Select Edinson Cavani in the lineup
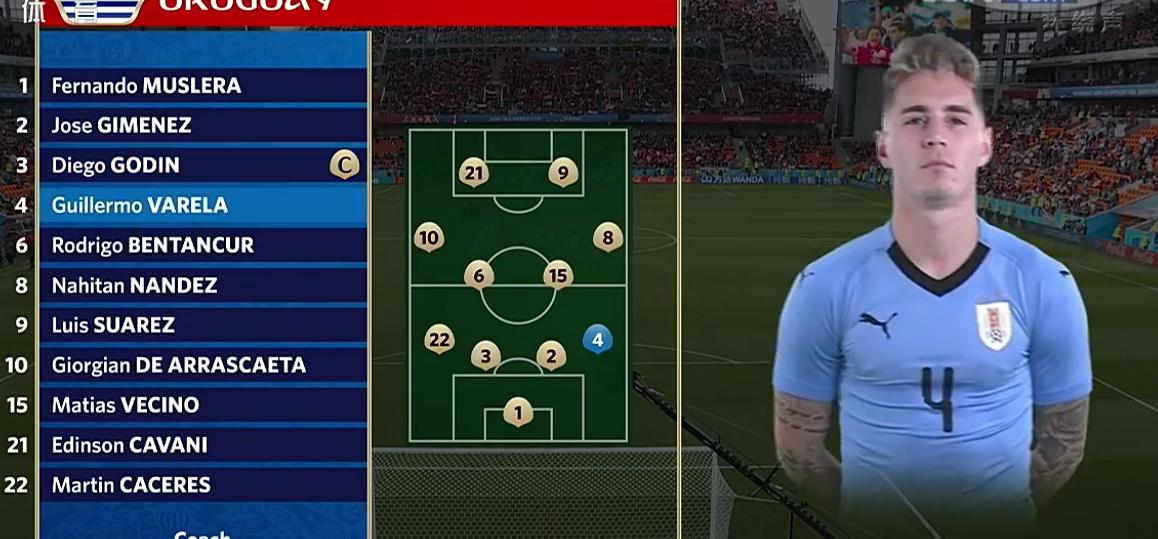This screenshot has width=1158, height=539. coord(130,446)
